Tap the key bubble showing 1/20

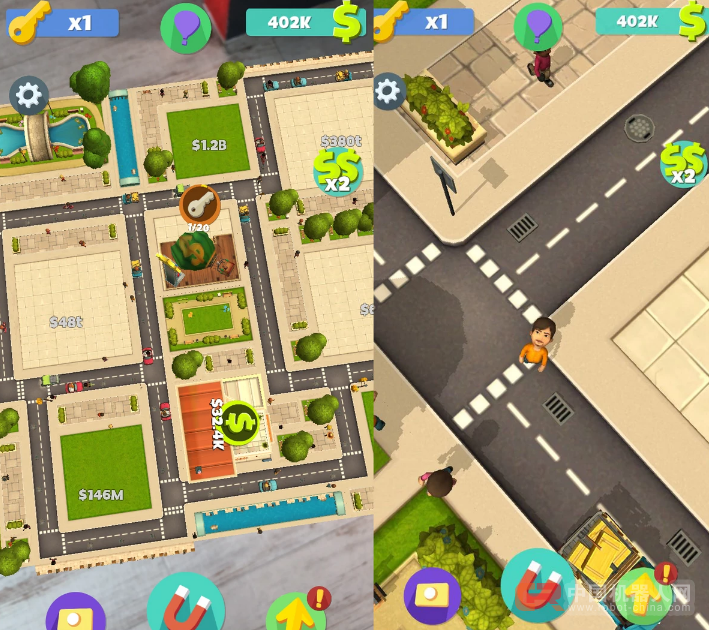click(x=199, y=205)
